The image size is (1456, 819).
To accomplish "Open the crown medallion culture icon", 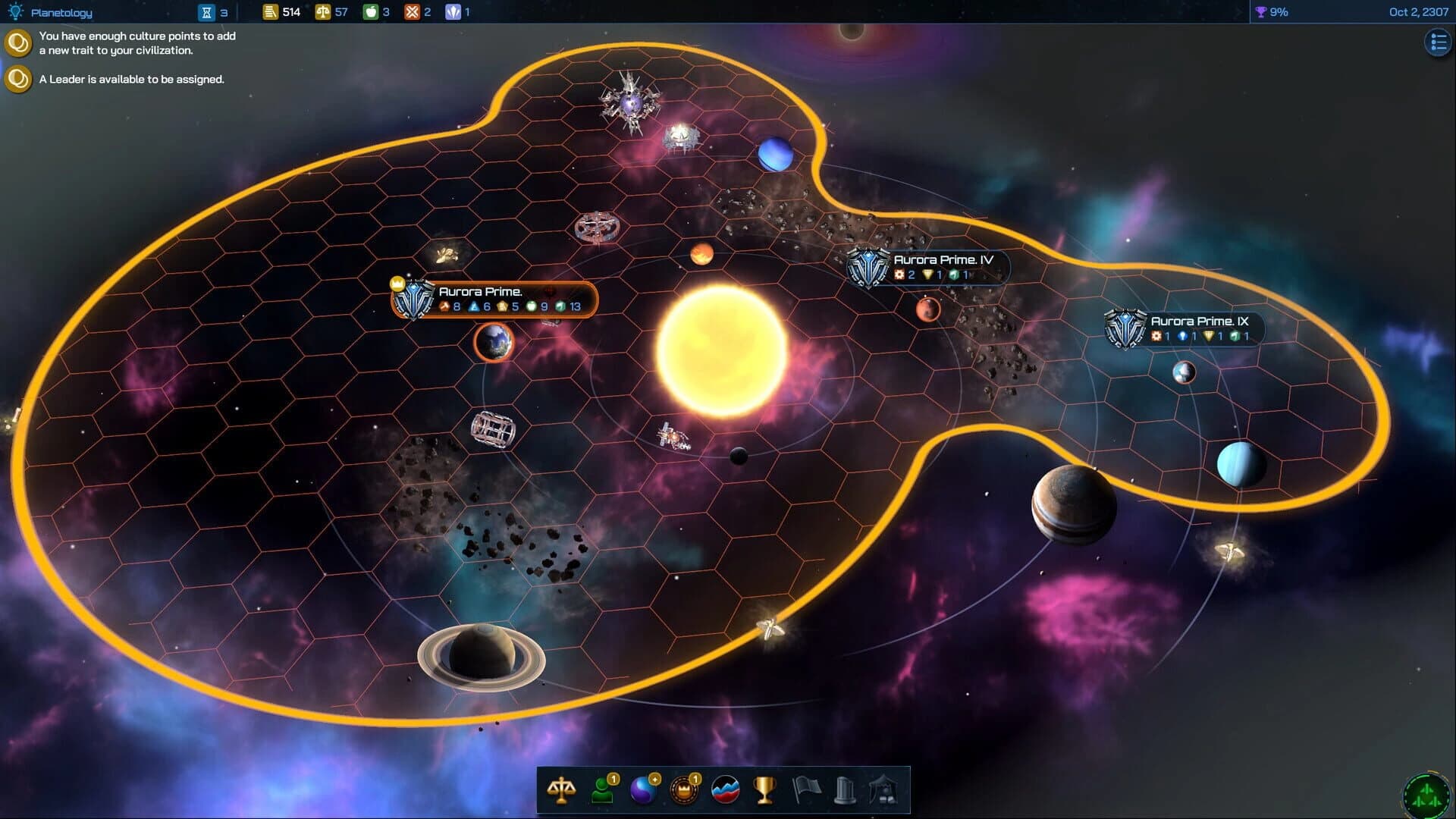I will (x=682, y=789).
